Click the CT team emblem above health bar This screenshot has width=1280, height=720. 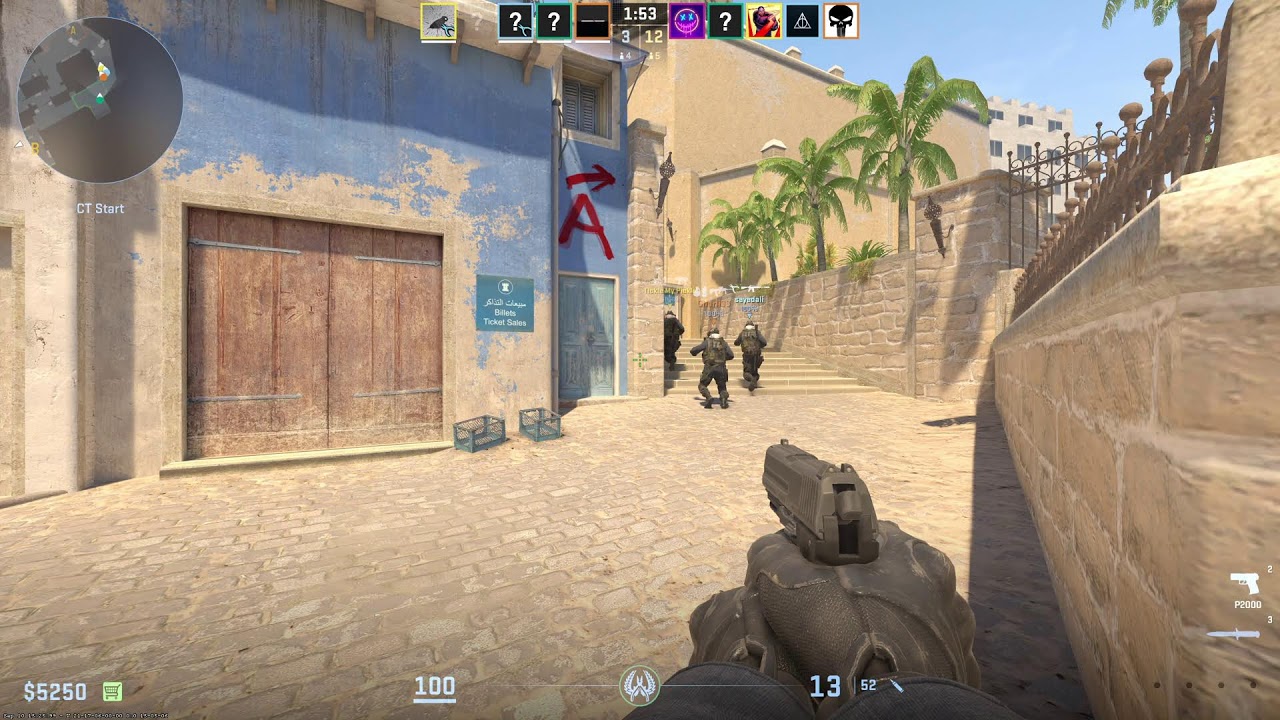[x=640, y=687]
